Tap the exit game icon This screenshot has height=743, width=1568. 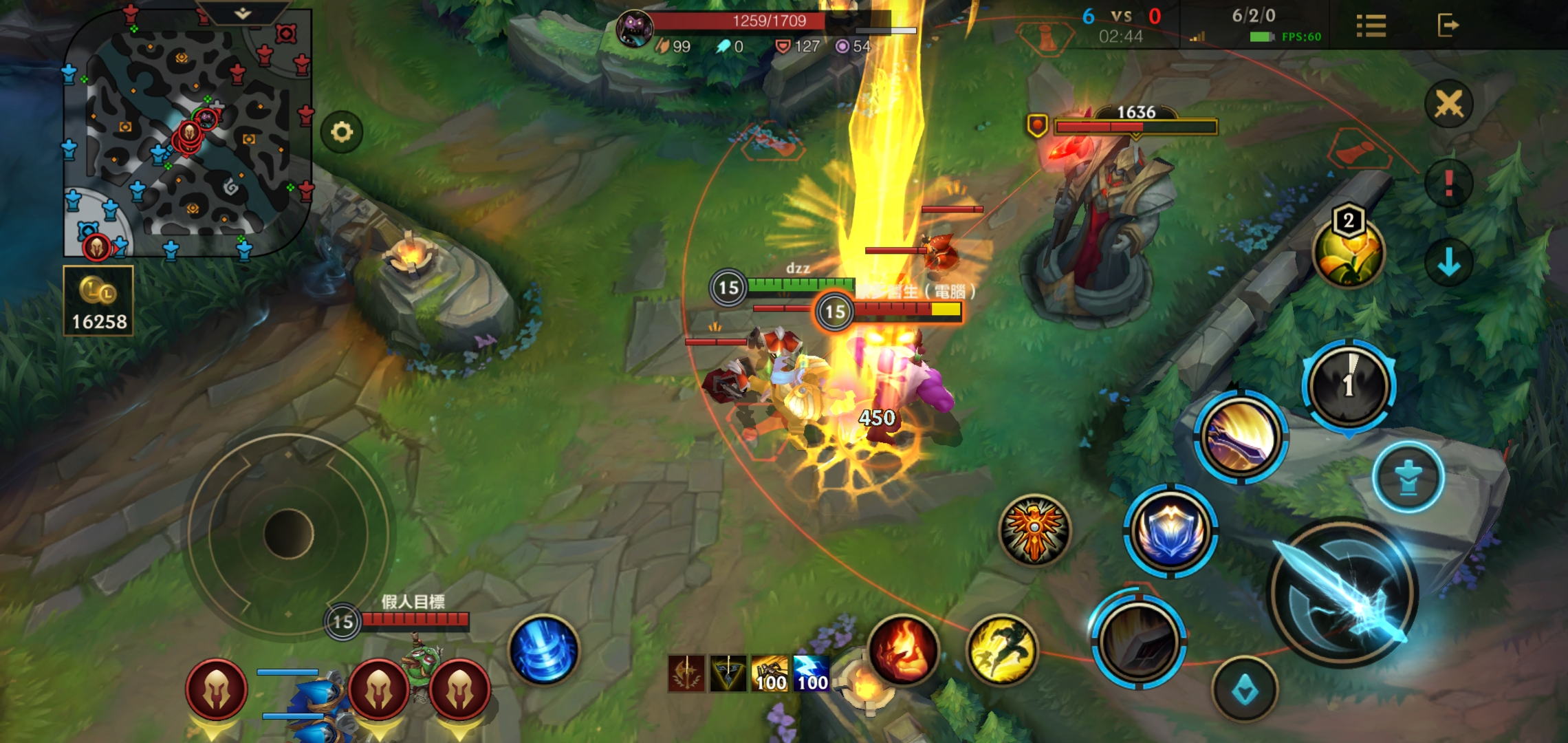point(1448,26)
